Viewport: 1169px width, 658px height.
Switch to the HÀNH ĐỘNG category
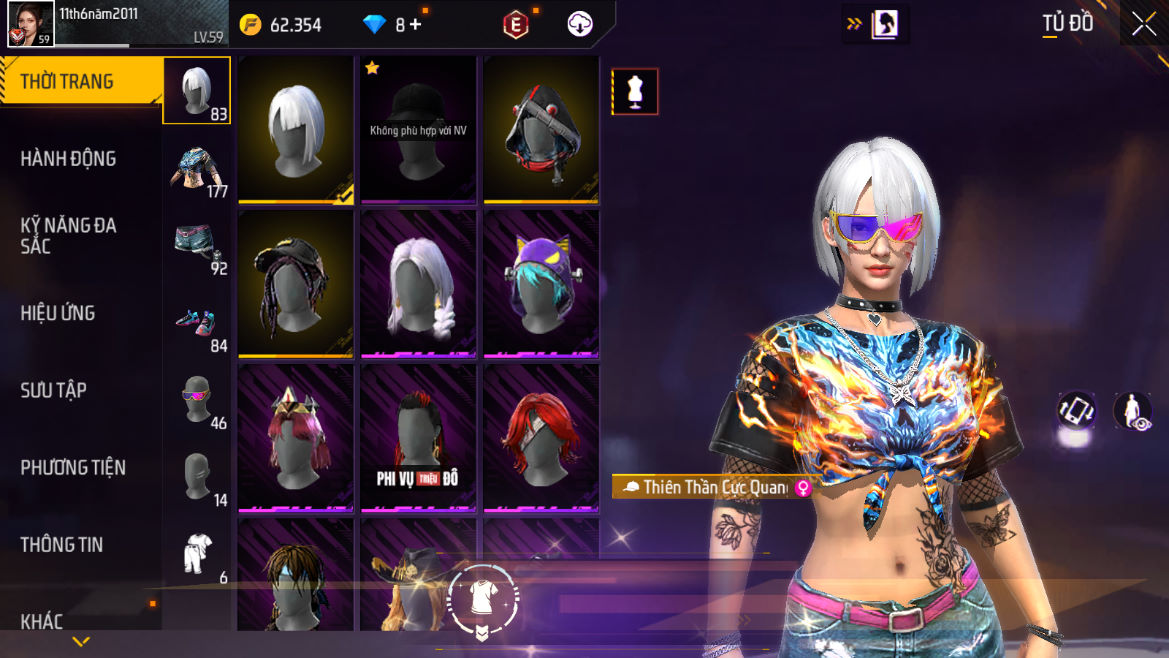pos(68,159)
